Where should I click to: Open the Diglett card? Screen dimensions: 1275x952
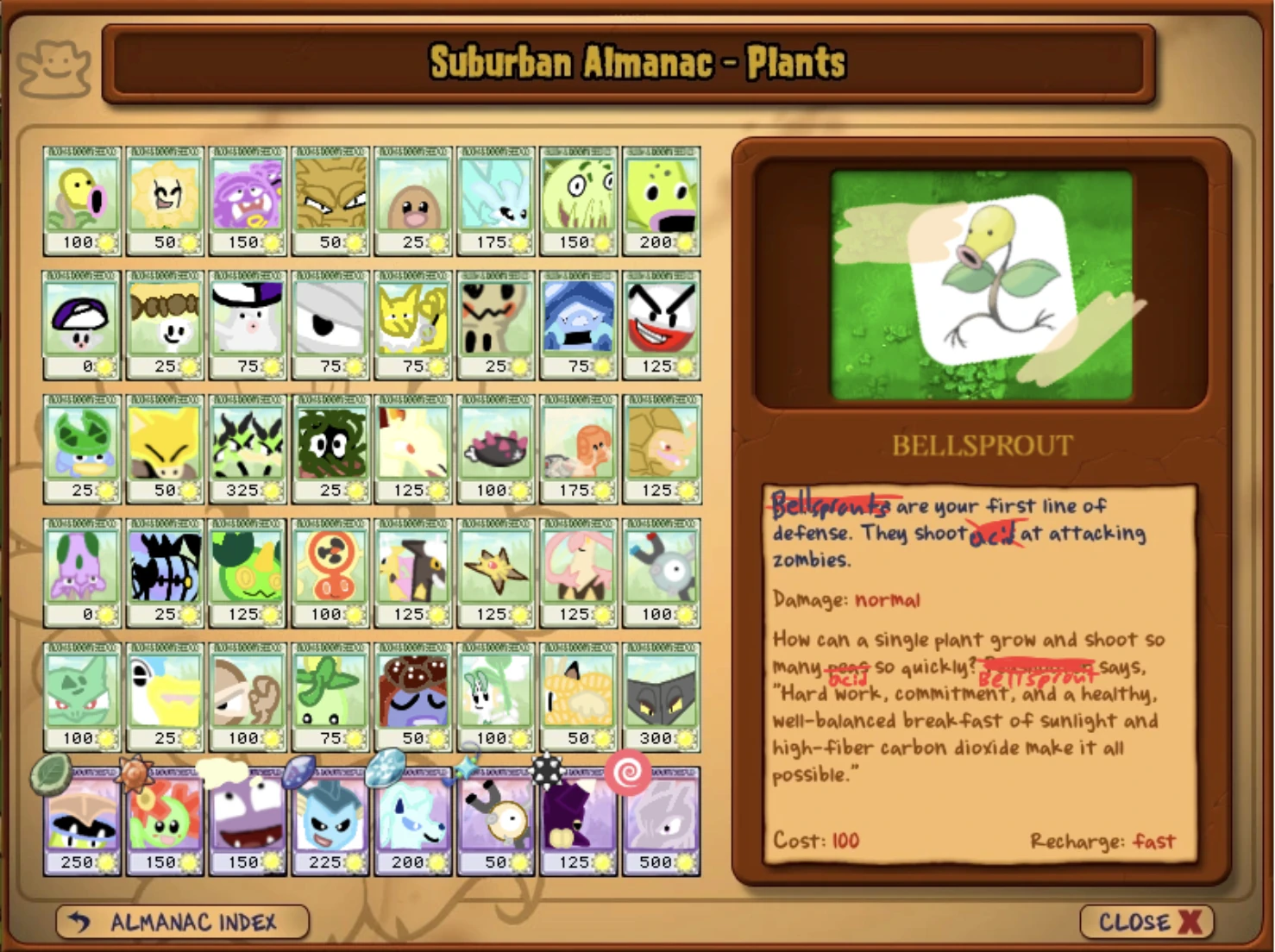tap(413, 198)
